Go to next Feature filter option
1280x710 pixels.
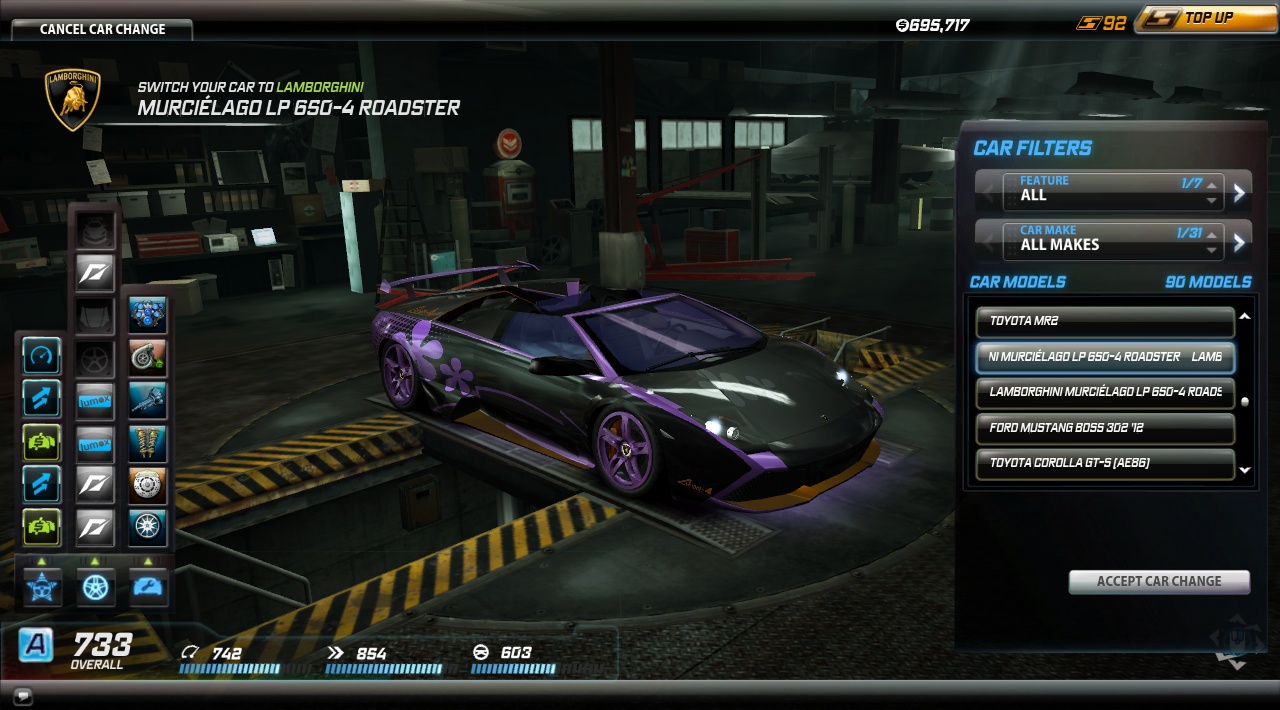(1239, 193)
